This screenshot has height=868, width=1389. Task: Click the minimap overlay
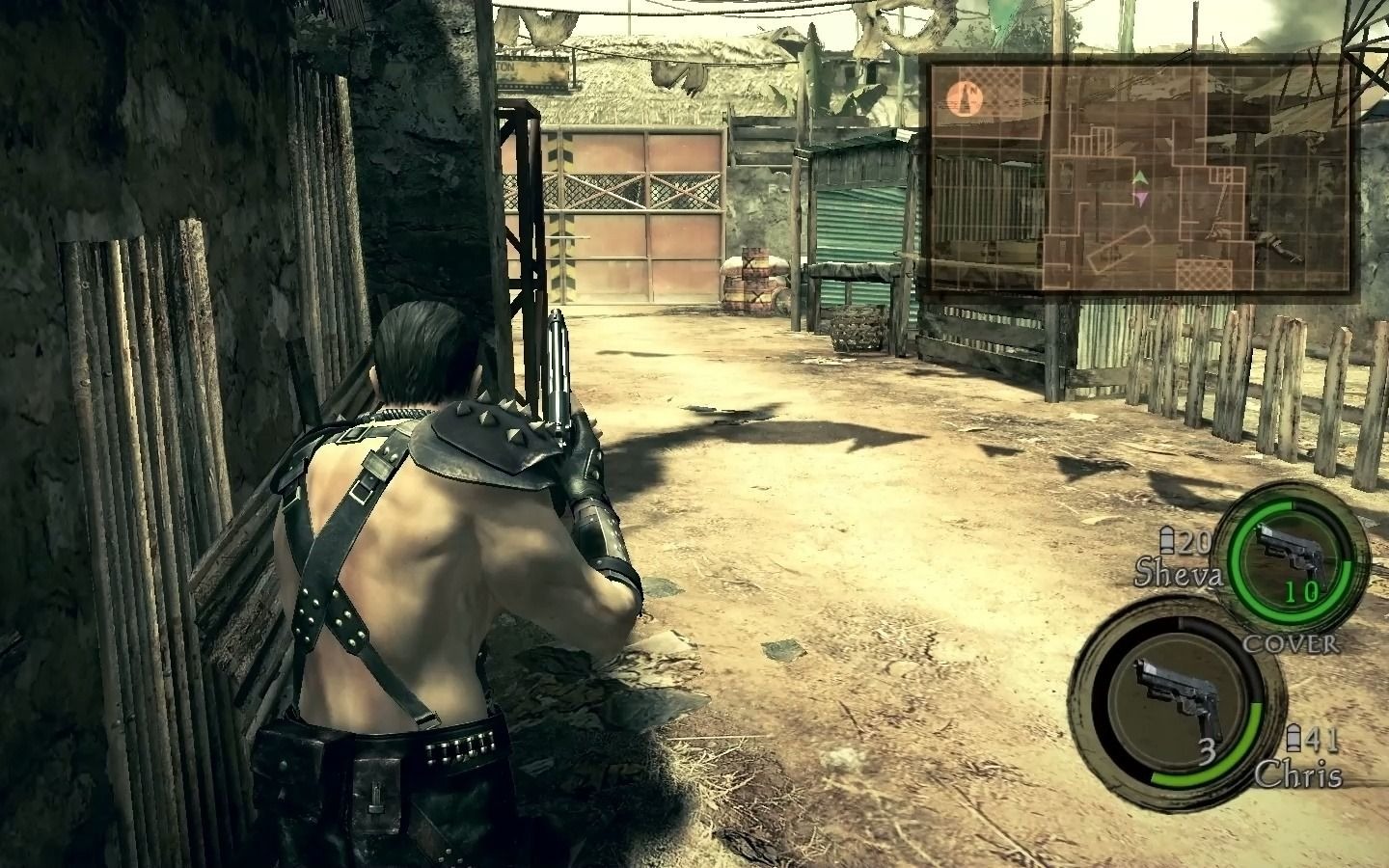[1138, 176]
